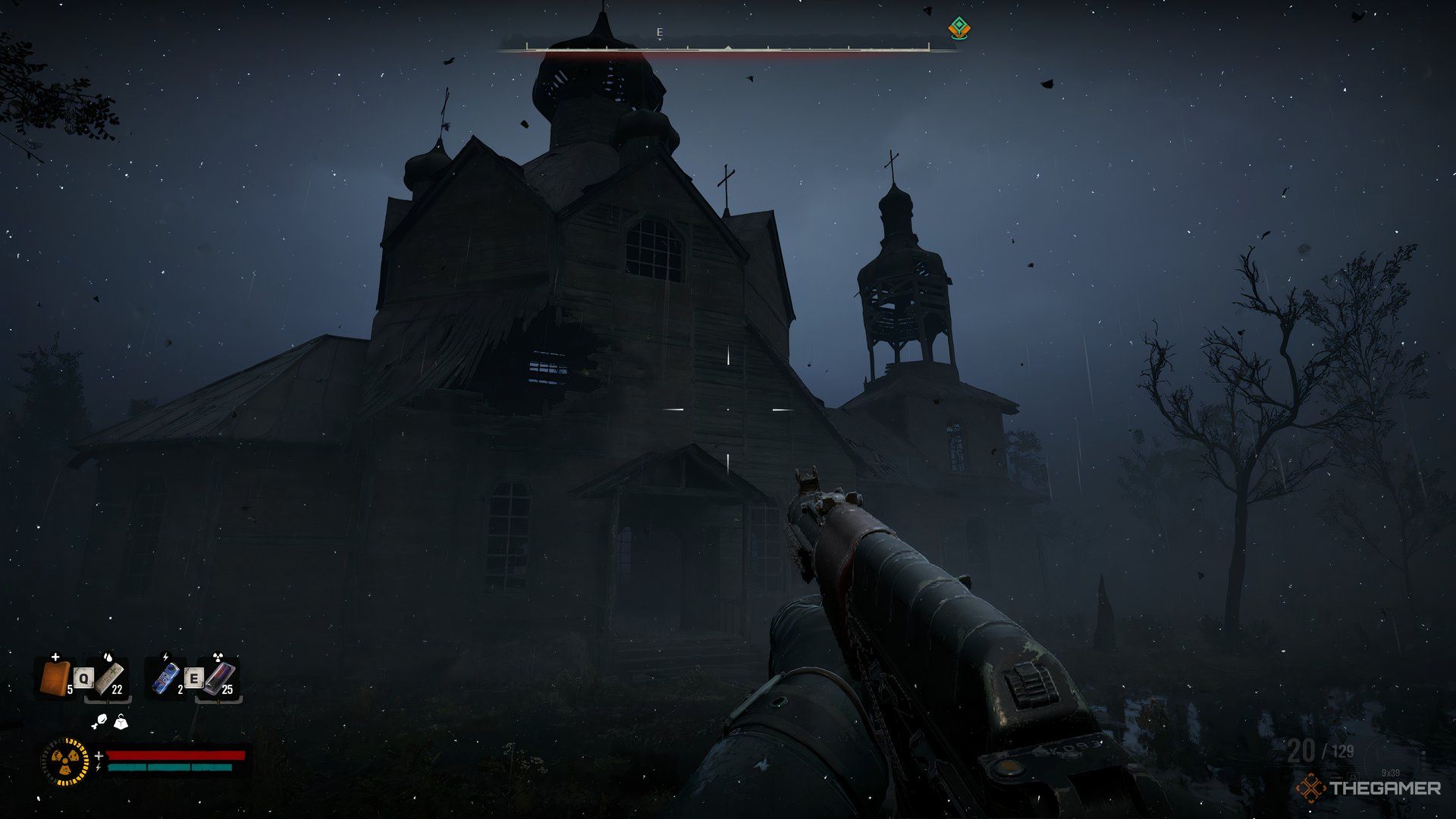Click the radiation symbol above the anti-rad slot
This screenshot has width=1456, height=819.
pos(218,655)
